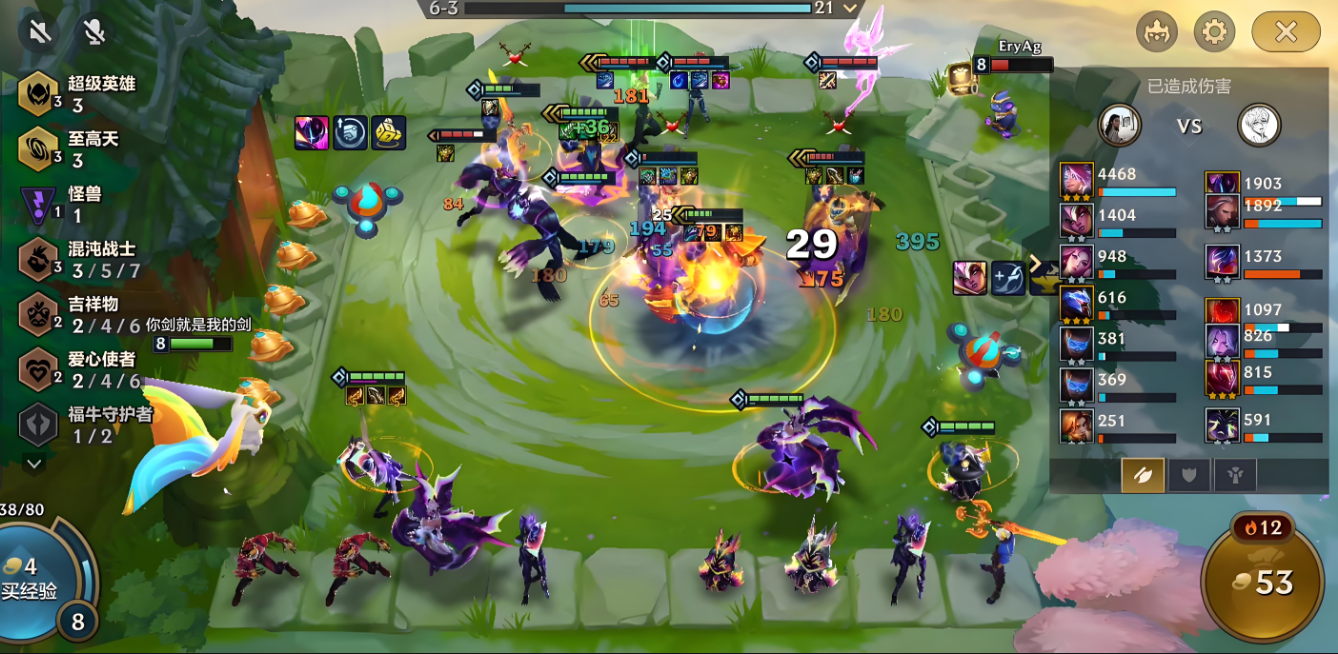Select the leaf-icon damage dealt tab
Viewport: 1338px width, 654px height.
click(1142, 475)
